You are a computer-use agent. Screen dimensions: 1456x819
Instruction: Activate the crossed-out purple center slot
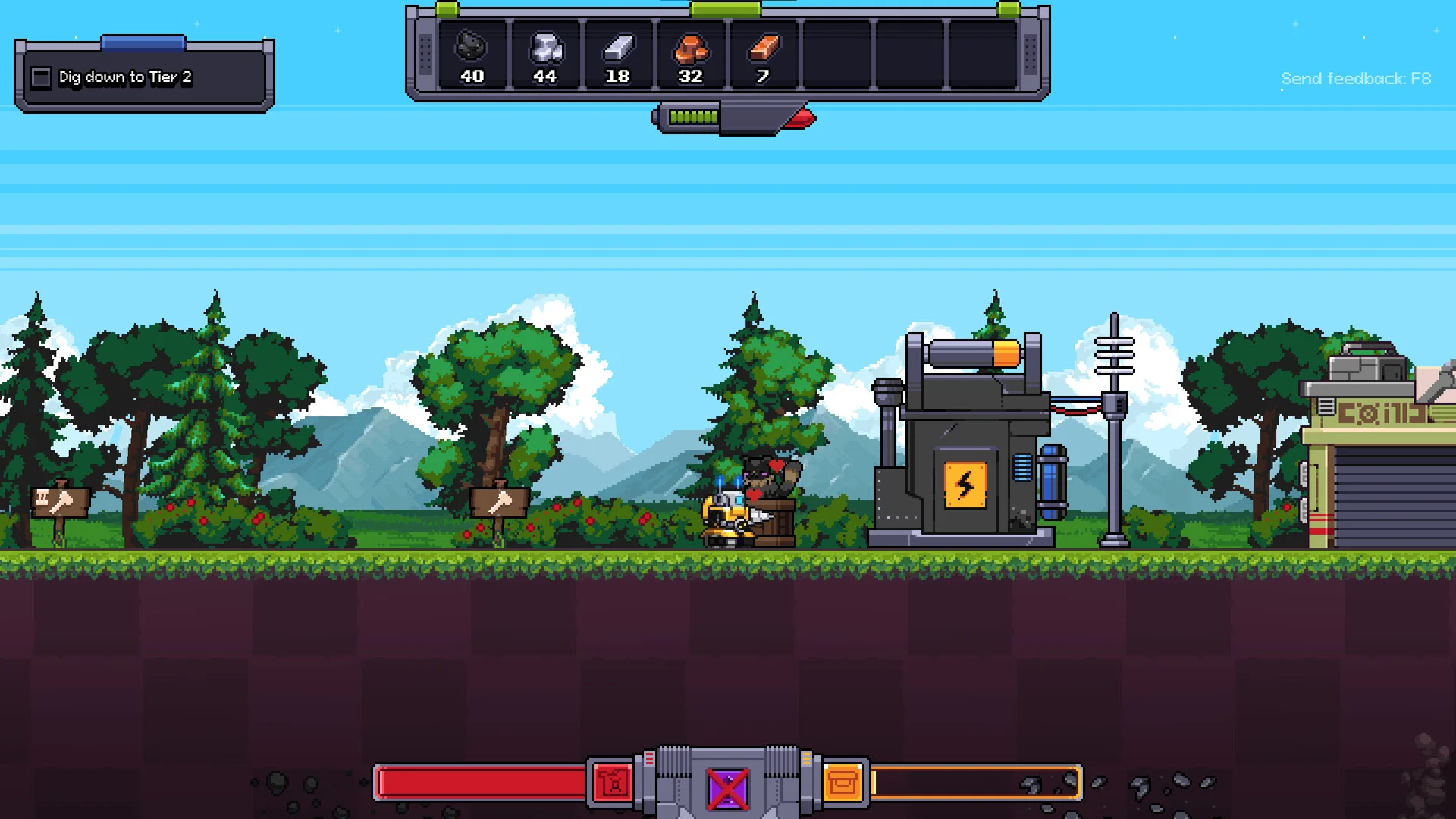point(728,789)
